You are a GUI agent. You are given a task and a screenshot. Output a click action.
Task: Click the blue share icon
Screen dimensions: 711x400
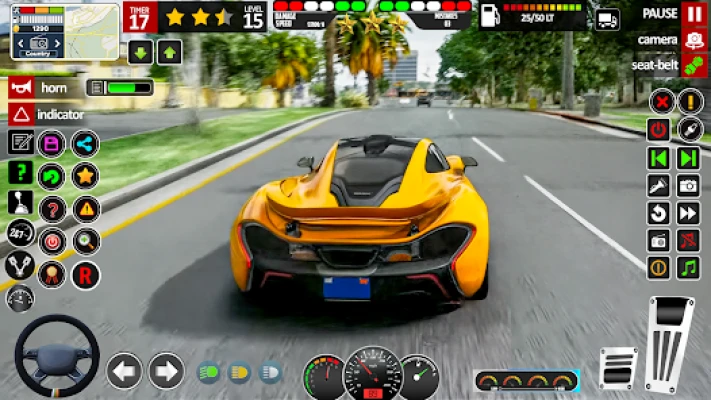tap(85, 144)
